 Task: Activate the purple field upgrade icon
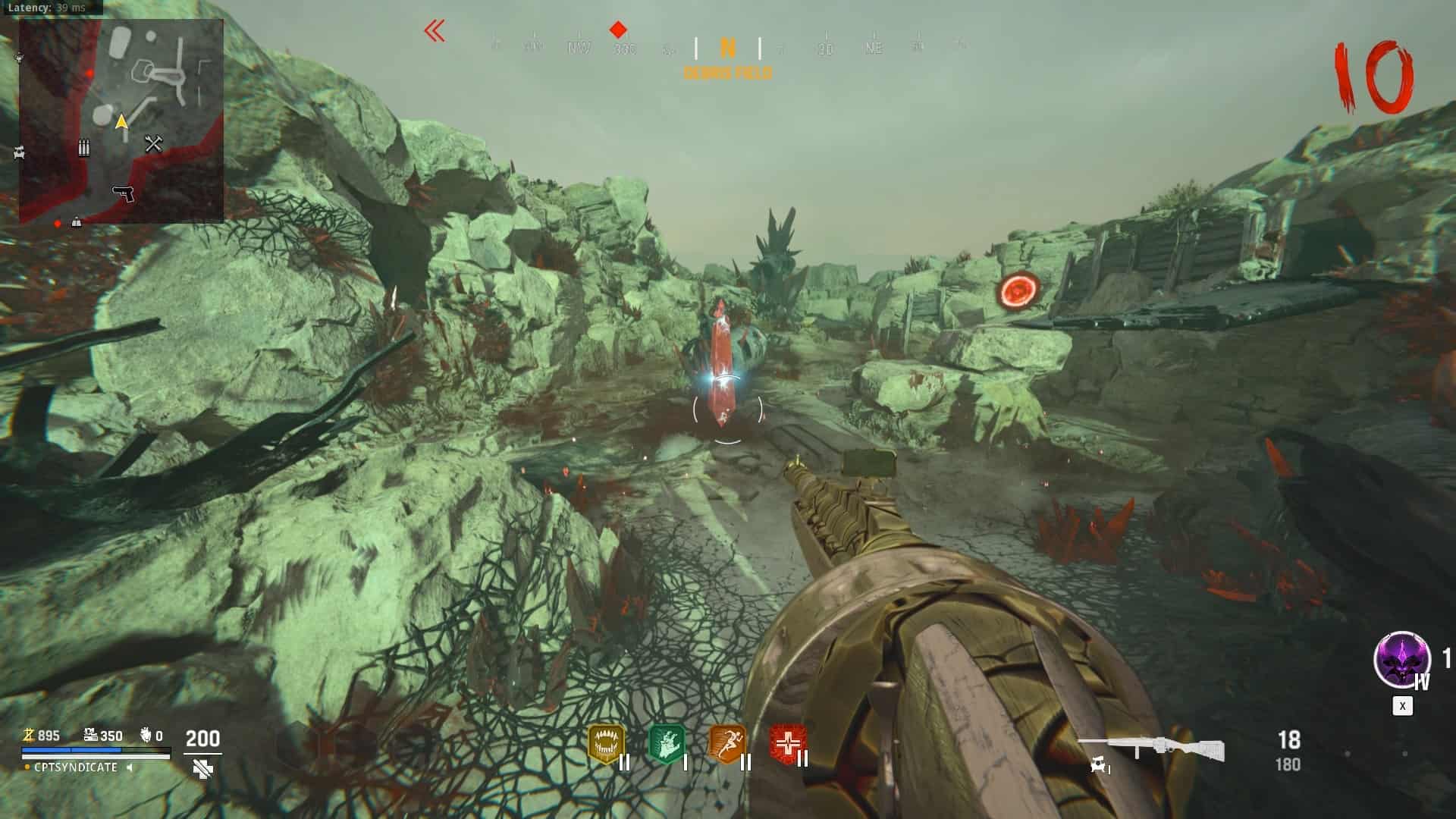(1401, 659)
